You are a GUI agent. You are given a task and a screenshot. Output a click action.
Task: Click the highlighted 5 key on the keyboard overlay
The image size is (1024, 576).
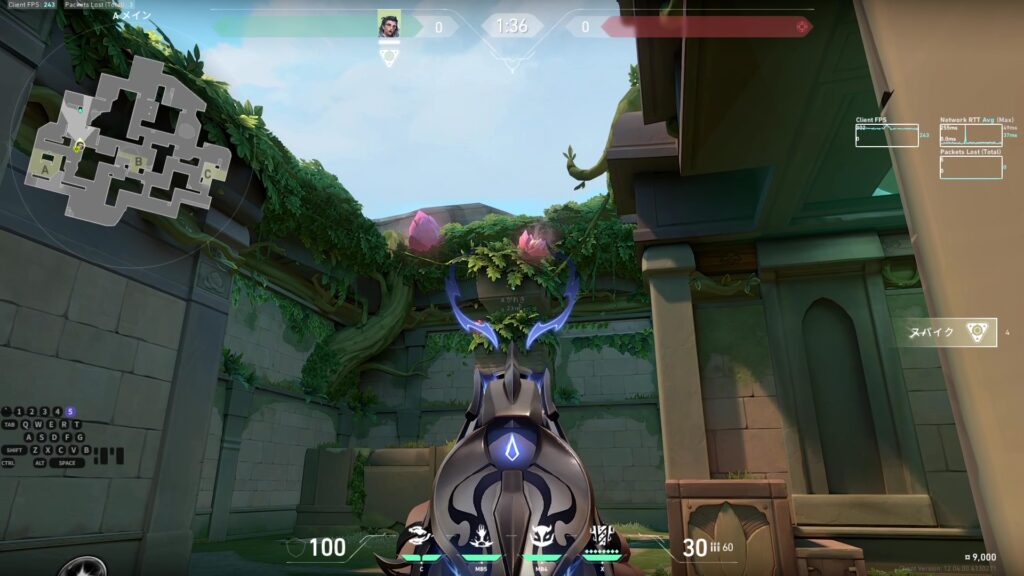pos(70,411)
